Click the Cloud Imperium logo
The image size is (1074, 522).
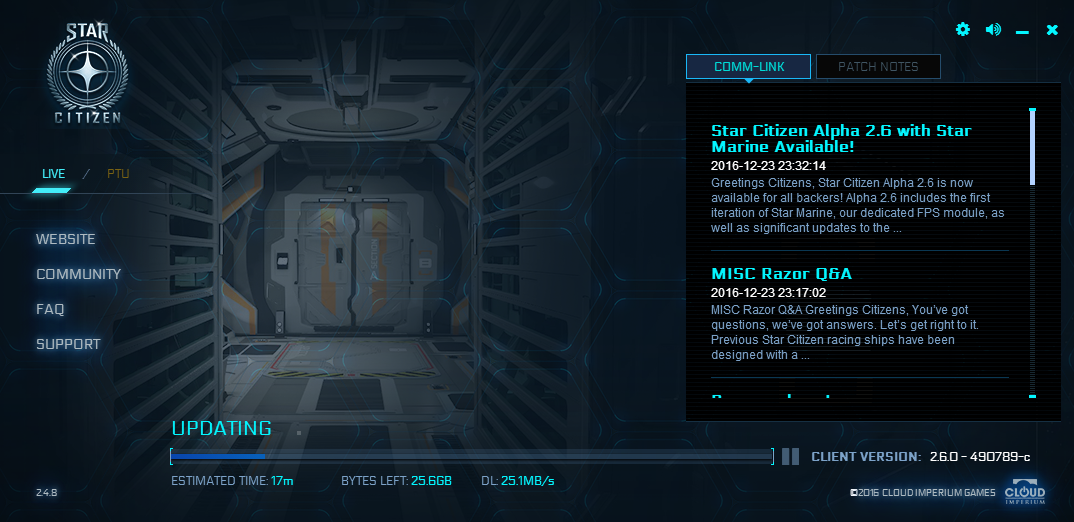[1025, 494]
